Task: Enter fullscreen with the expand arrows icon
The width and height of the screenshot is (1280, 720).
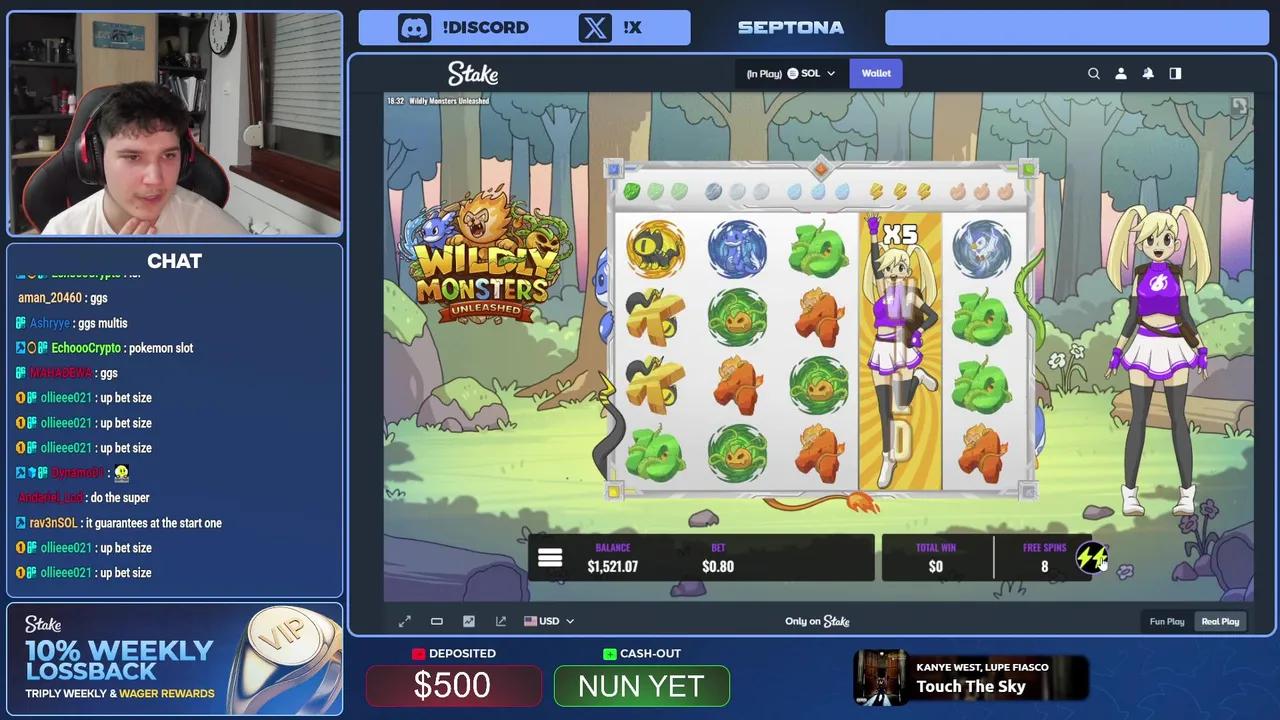Action: [x=405, y=621]
